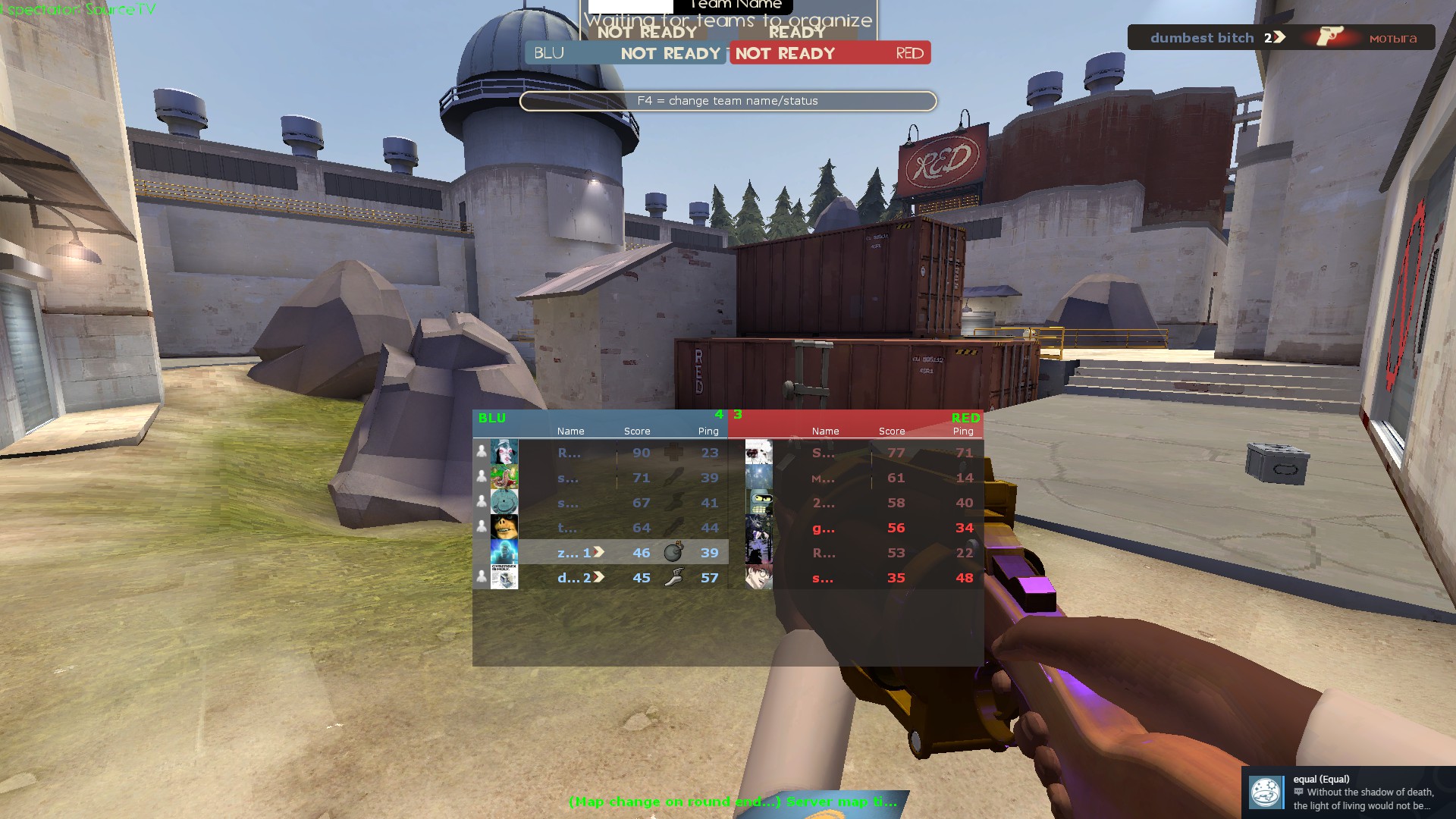Select the BLU player row scoring 71

600,478
